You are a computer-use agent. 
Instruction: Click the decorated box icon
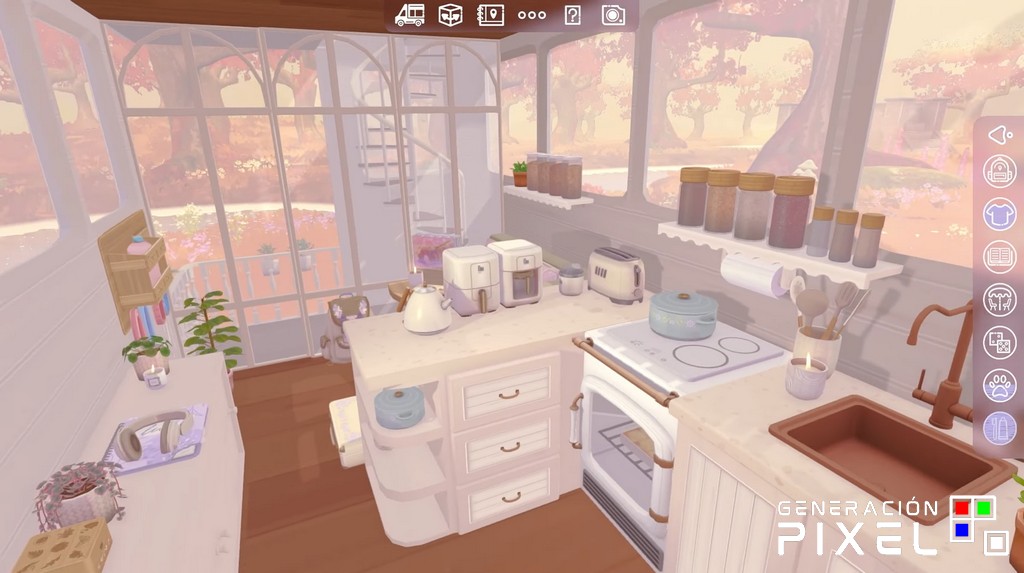coord(450,15)
